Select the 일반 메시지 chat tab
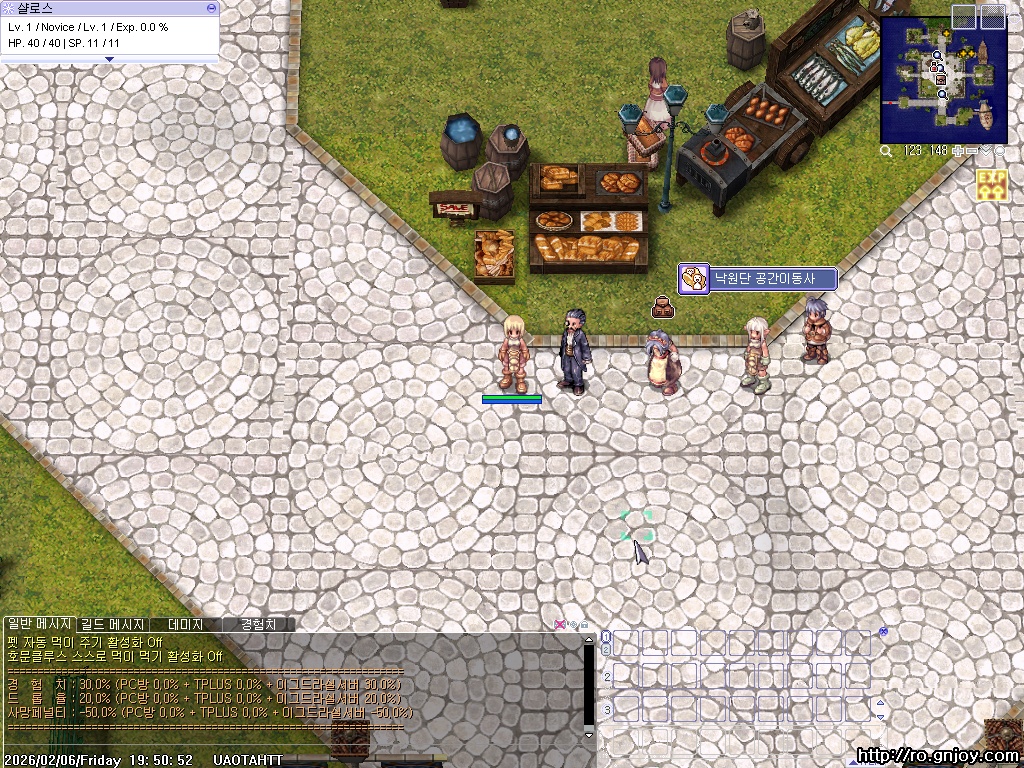 [x=39, y=624]
